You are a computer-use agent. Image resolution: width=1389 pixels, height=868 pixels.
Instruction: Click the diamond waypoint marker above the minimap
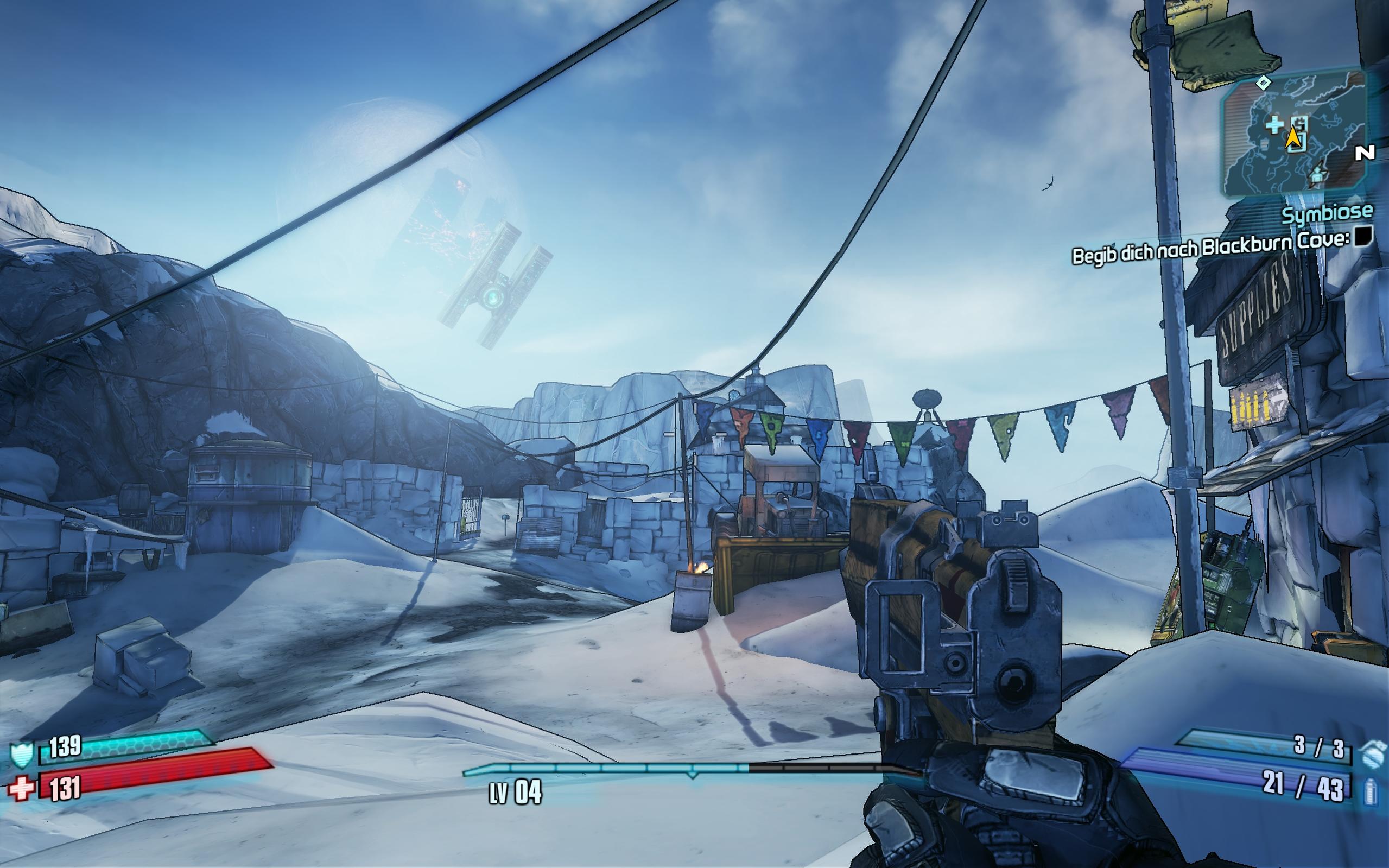click(1263, 83)
